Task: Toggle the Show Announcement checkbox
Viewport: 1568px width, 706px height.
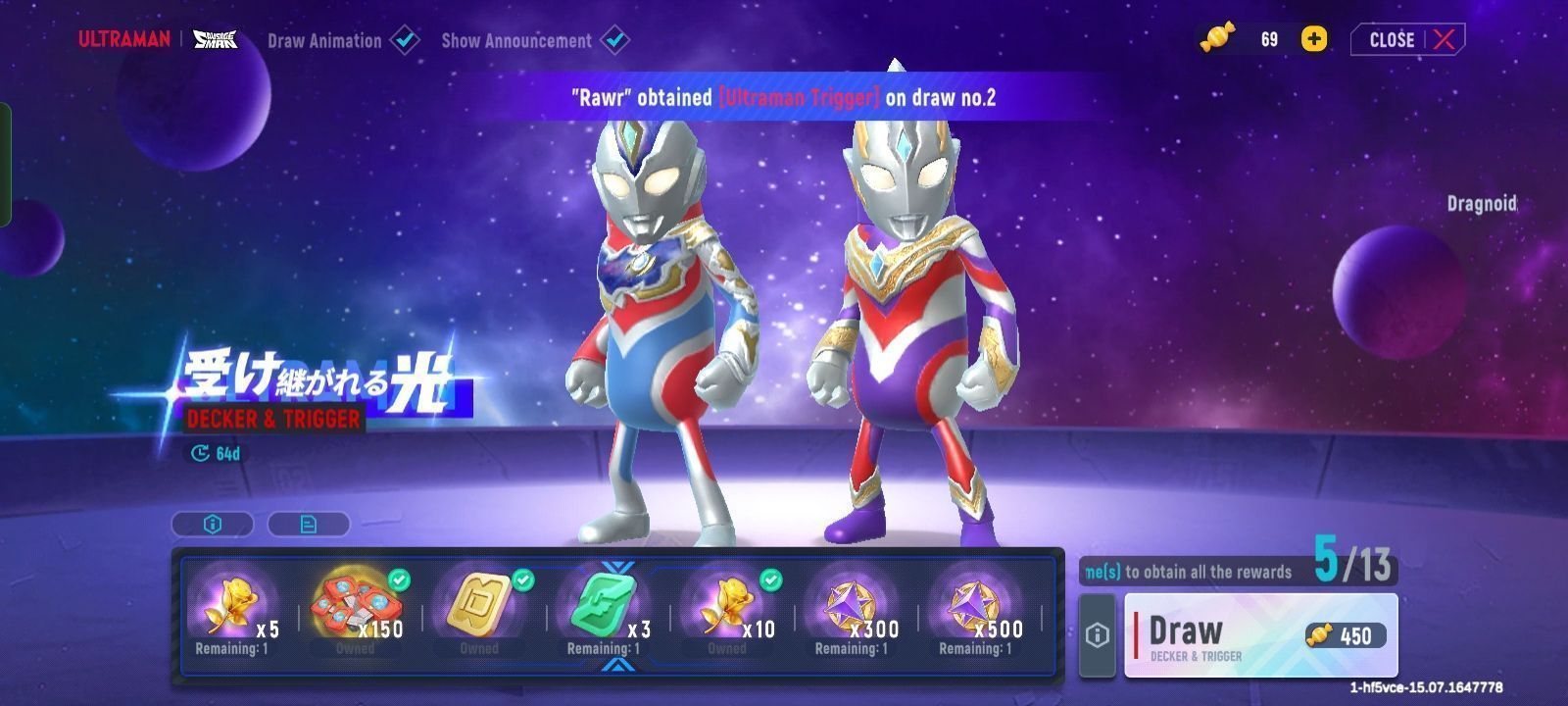Action: pyautogui.click(x=614, y=40)
